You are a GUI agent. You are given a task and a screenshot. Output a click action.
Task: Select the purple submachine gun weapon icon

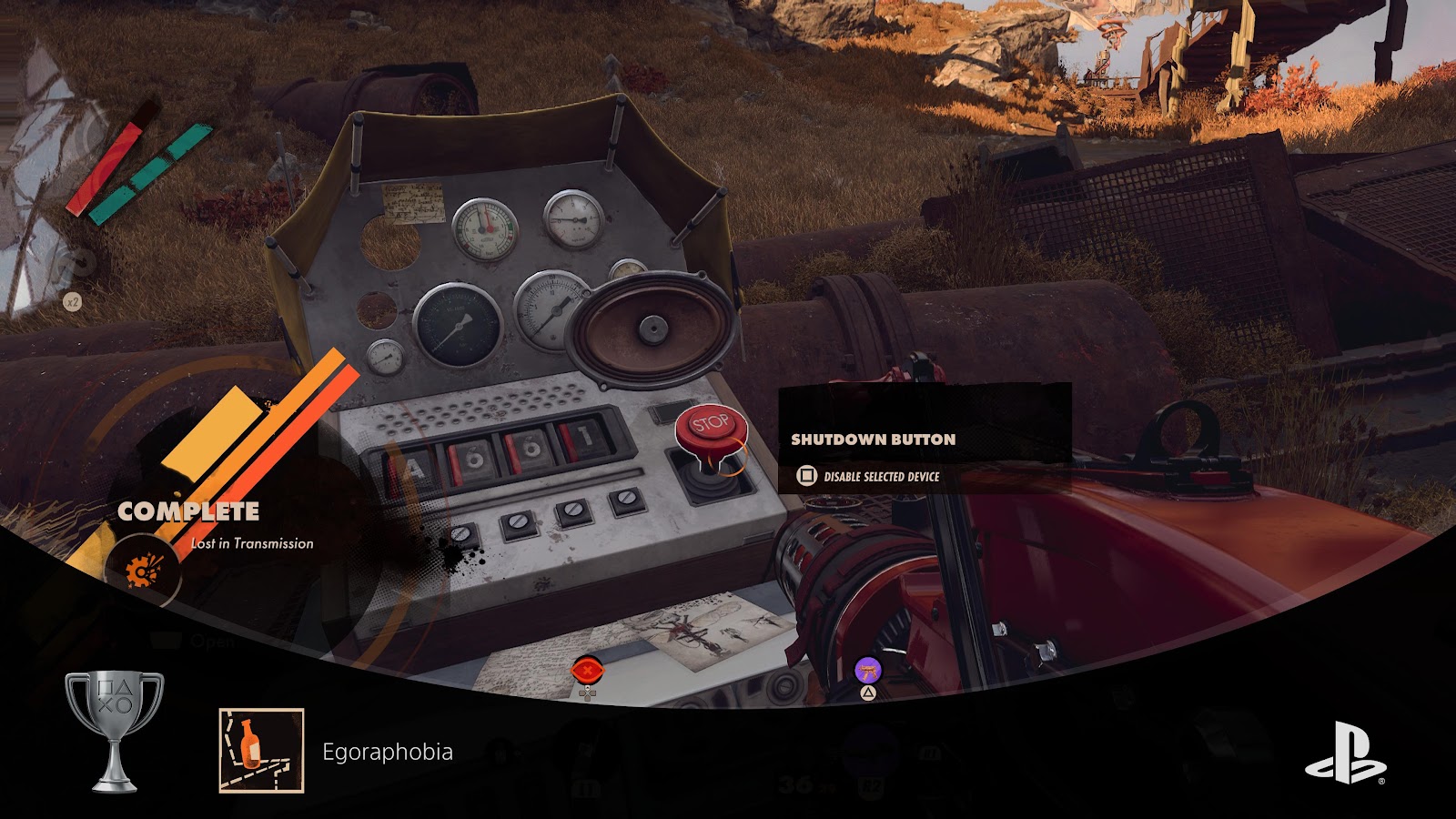point(869,672)
